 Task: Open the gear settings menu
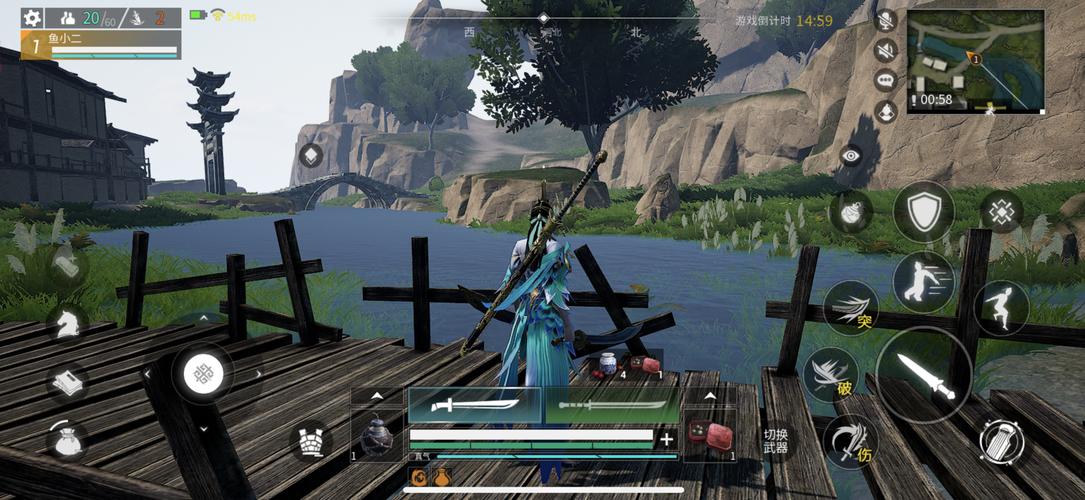(32, 18)
